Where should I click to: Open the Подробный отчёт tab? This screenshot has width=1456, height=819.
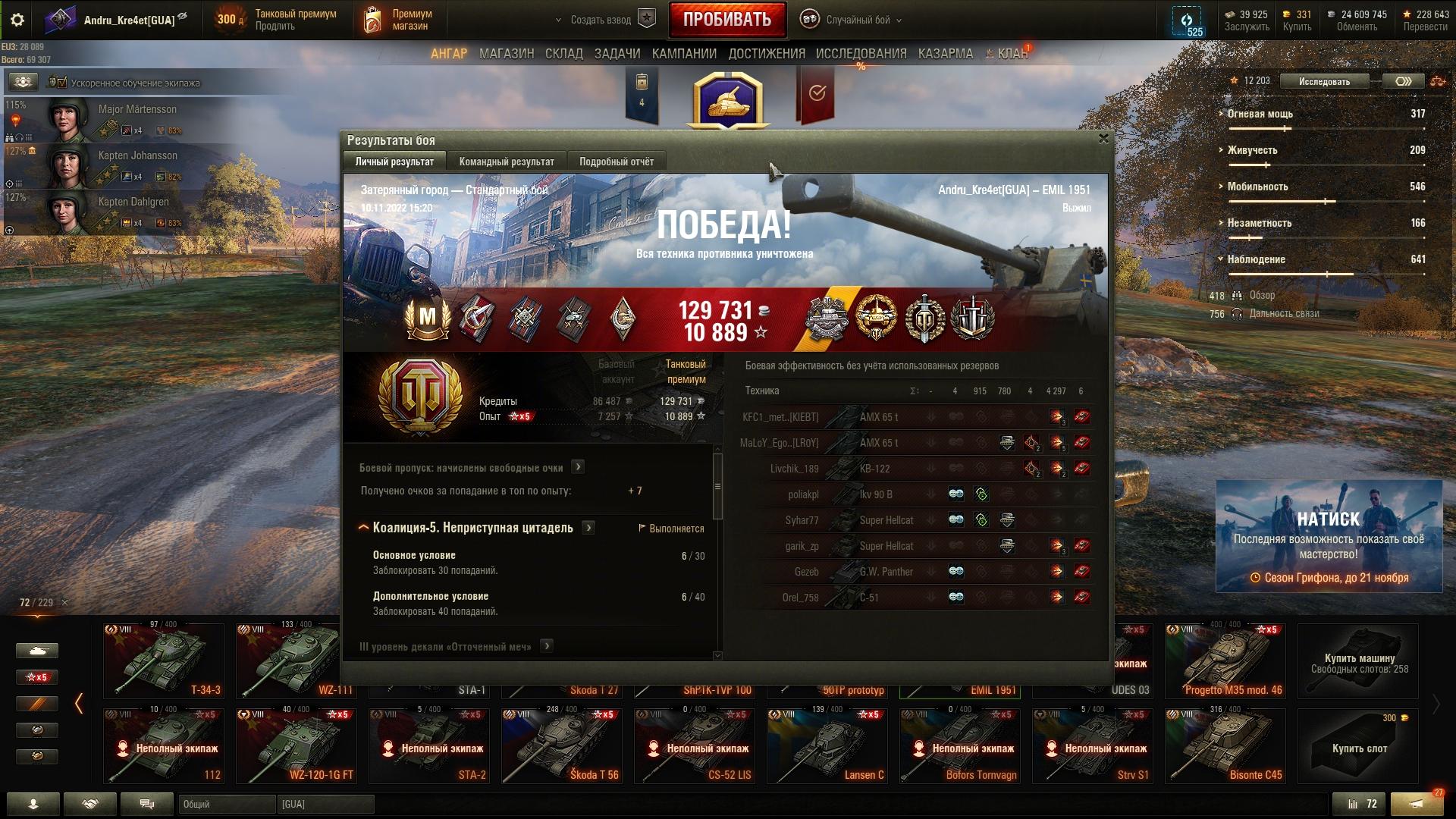pyautogui.click(x=616, y=162)
